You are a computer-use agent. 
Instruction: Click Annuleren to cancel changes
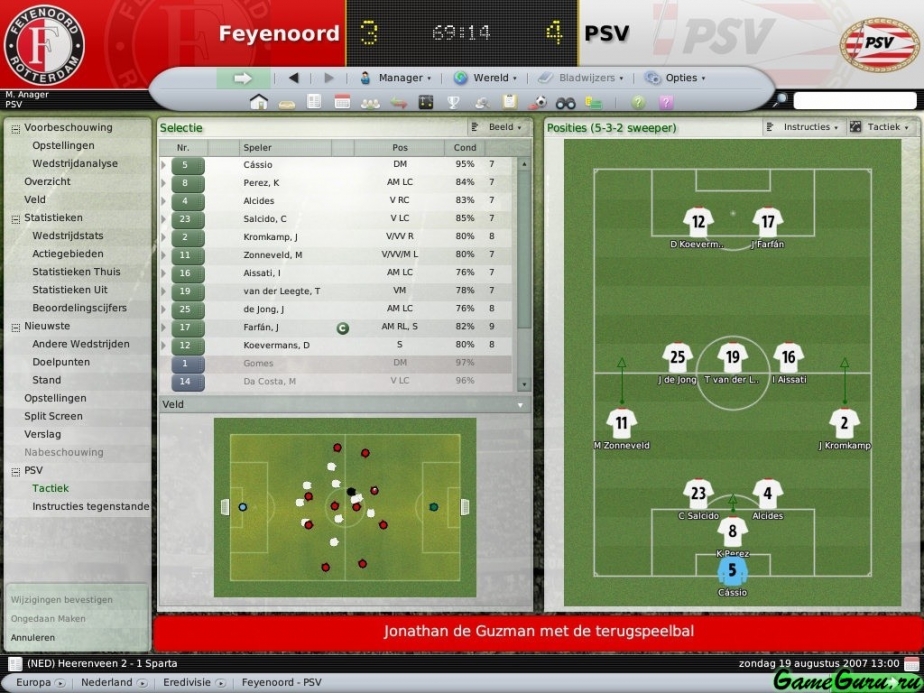(x=33, y=637)
